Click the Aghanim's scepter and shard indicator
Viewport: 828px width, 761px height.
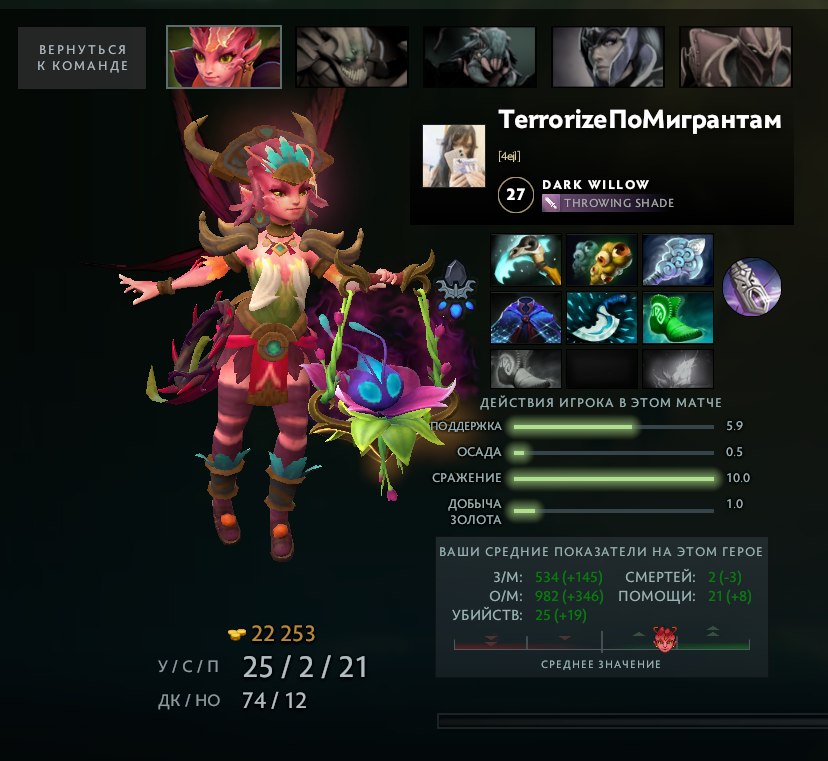(455, 287)
